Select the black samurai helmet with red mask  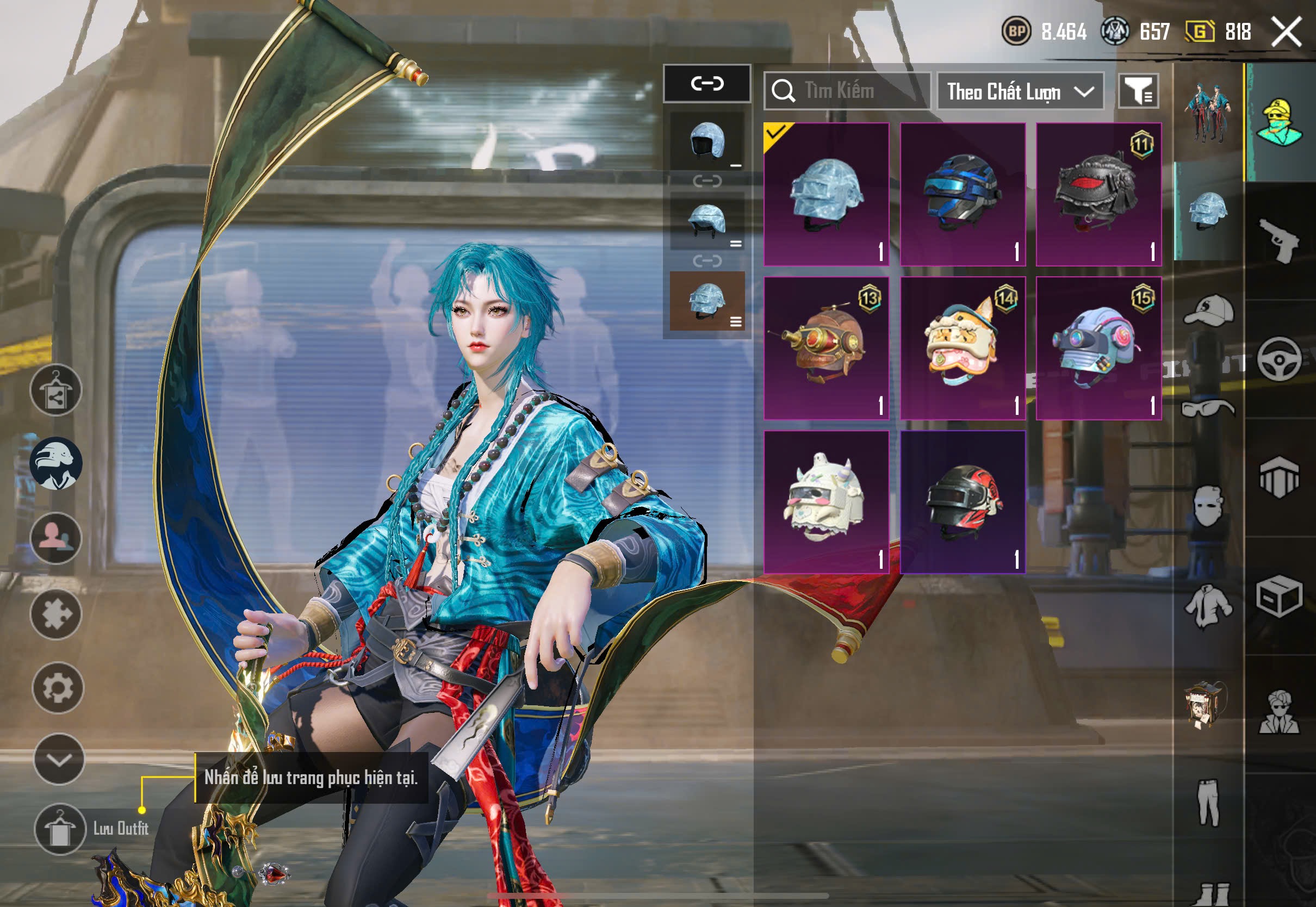point(1098,194)
